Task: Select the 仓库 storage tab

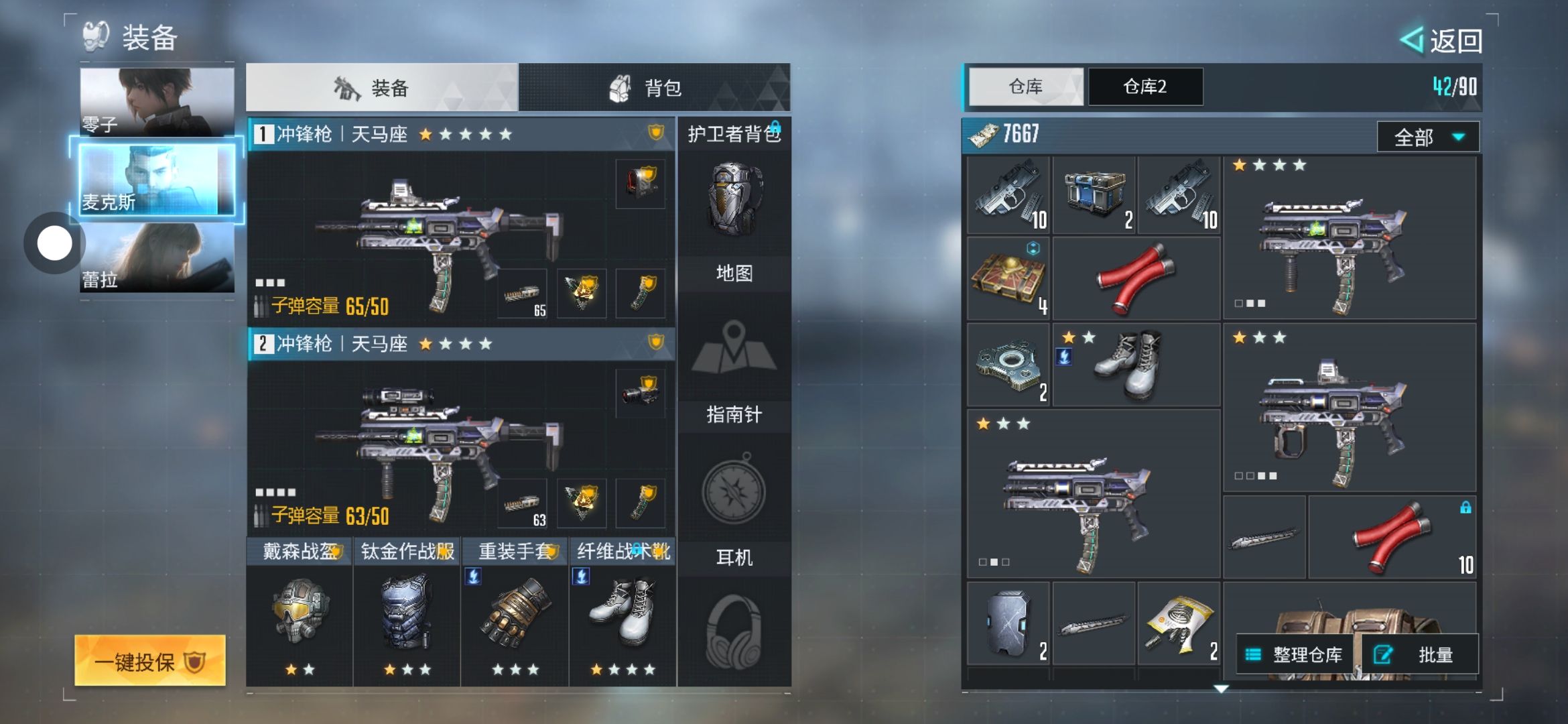Action: 1025,86
